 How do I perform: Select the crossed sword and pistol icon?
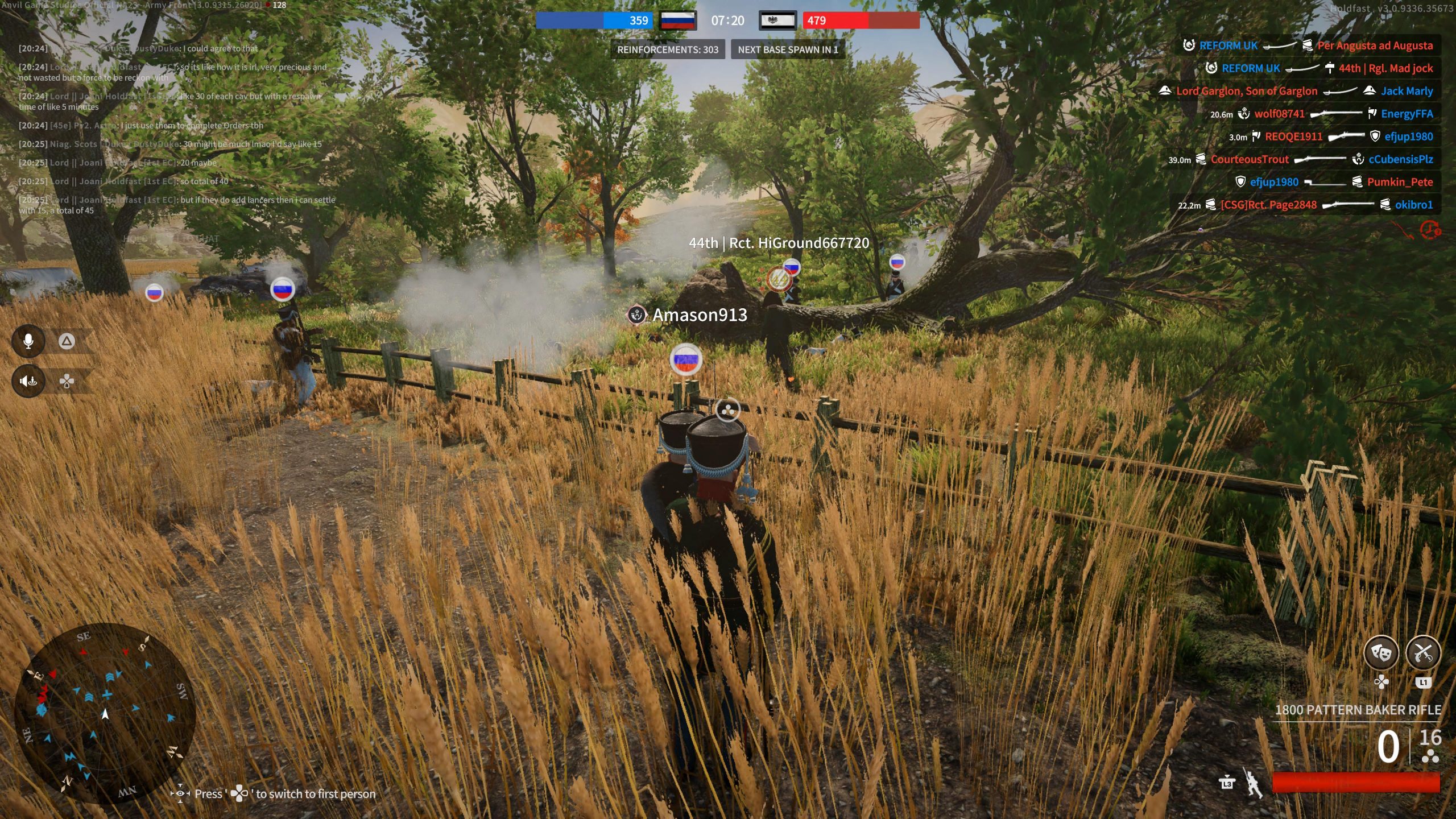1423,652
